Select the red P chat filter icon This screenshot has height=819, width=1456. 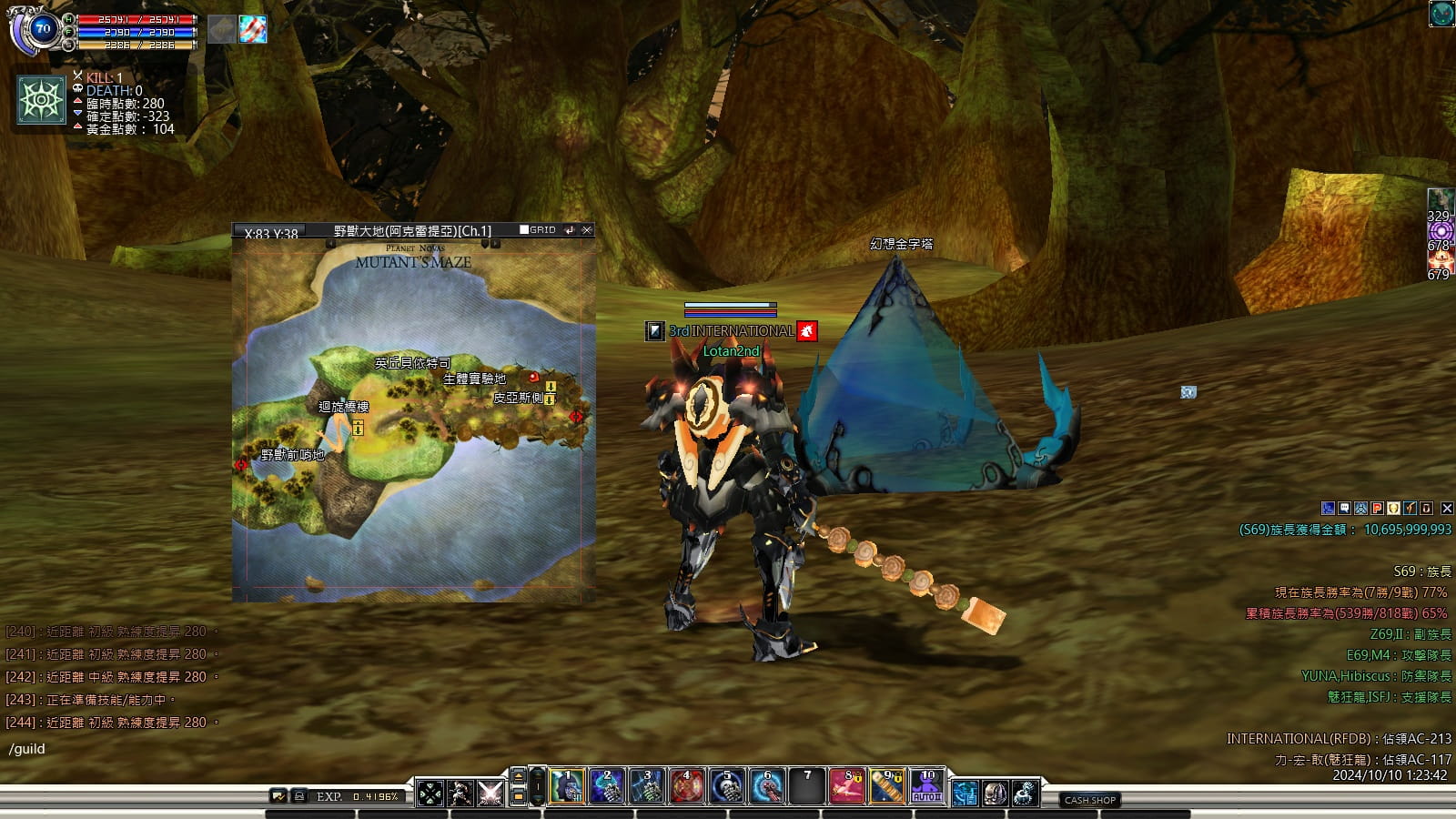tap(1378, 509)
